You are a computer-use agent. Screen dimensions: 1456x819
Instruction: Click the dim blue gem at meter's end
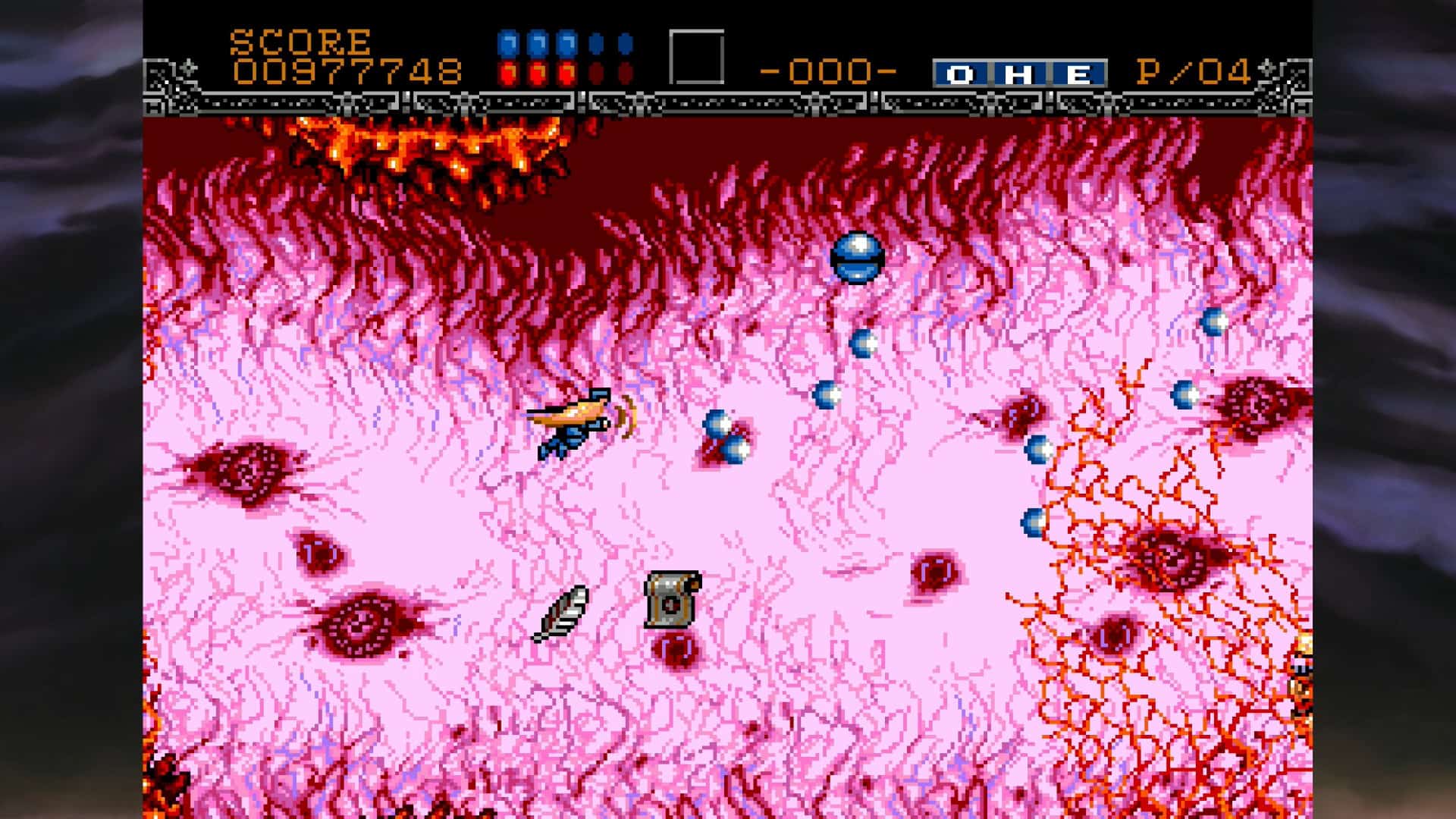coord(624,44)
